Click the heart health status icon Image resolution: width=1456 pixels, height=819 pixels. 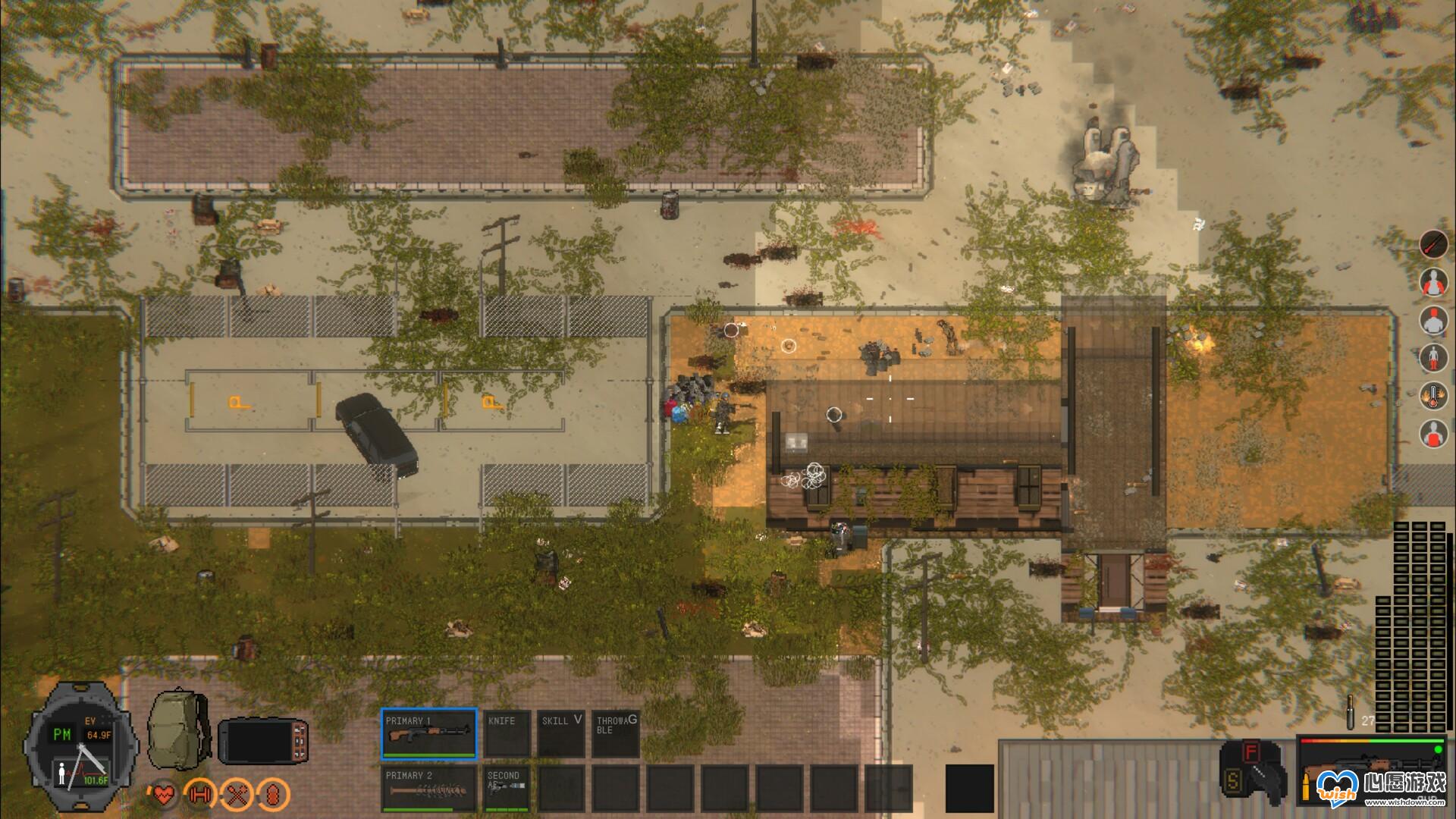(163, 795)
